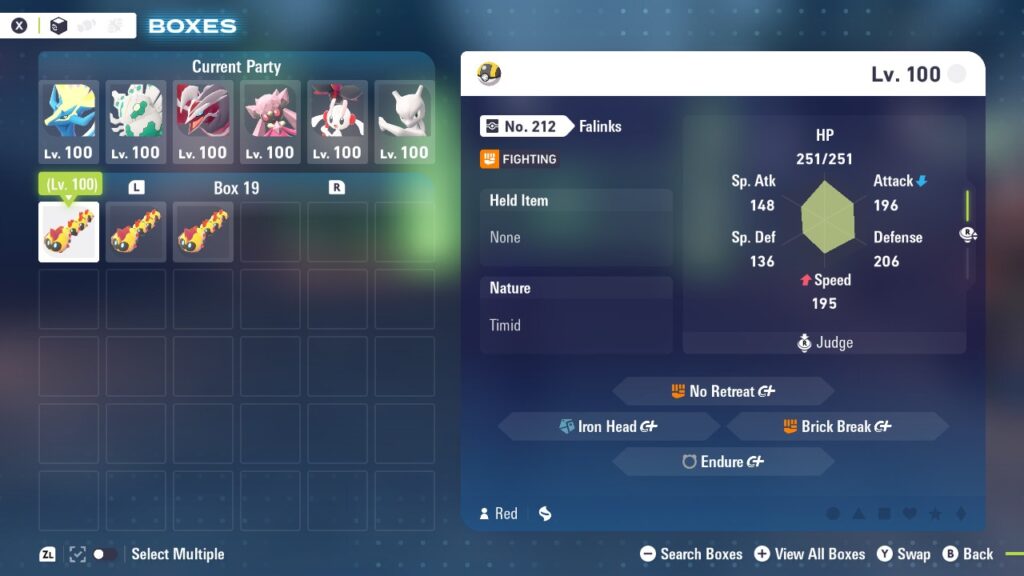Pick Diancie from the current party

[270, 122]
